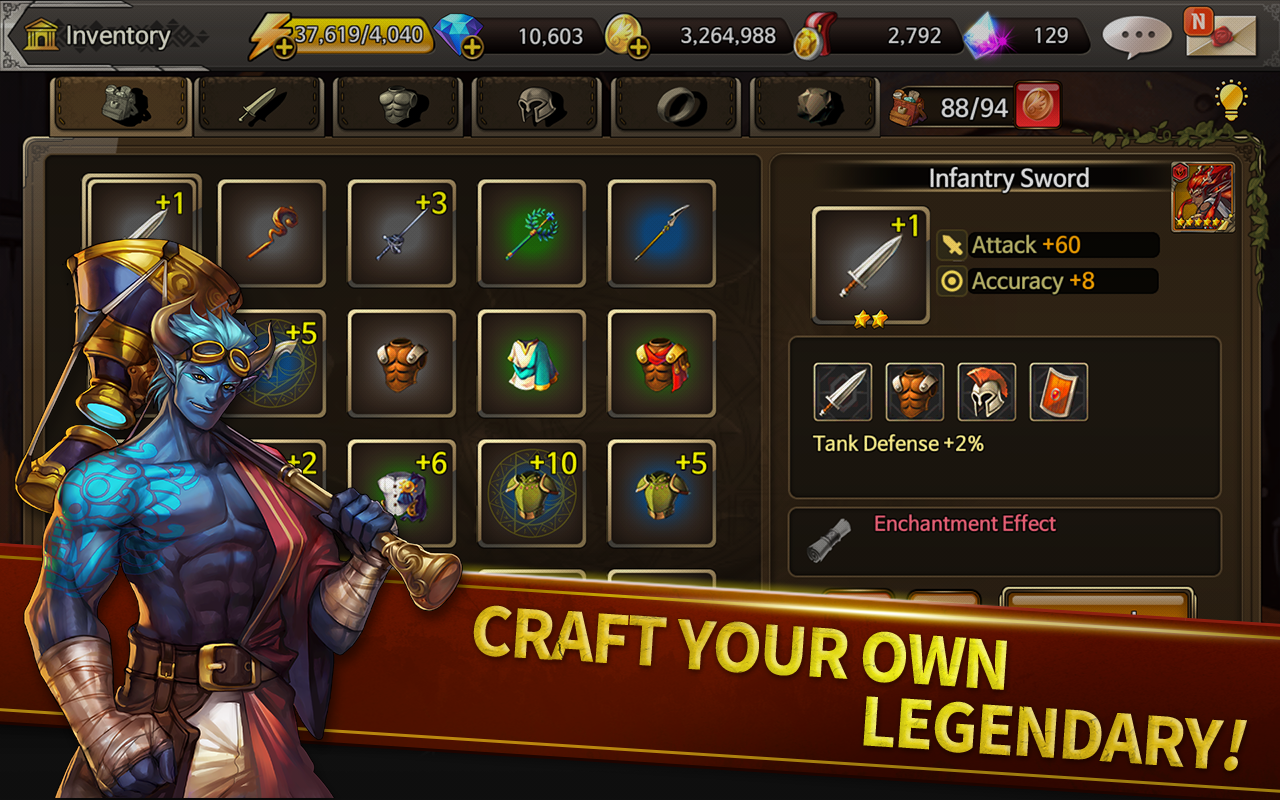Open the mailbox envelope
This screenshot has height=800, width=1280.
pyautogui.click(x=1212, y=33)
